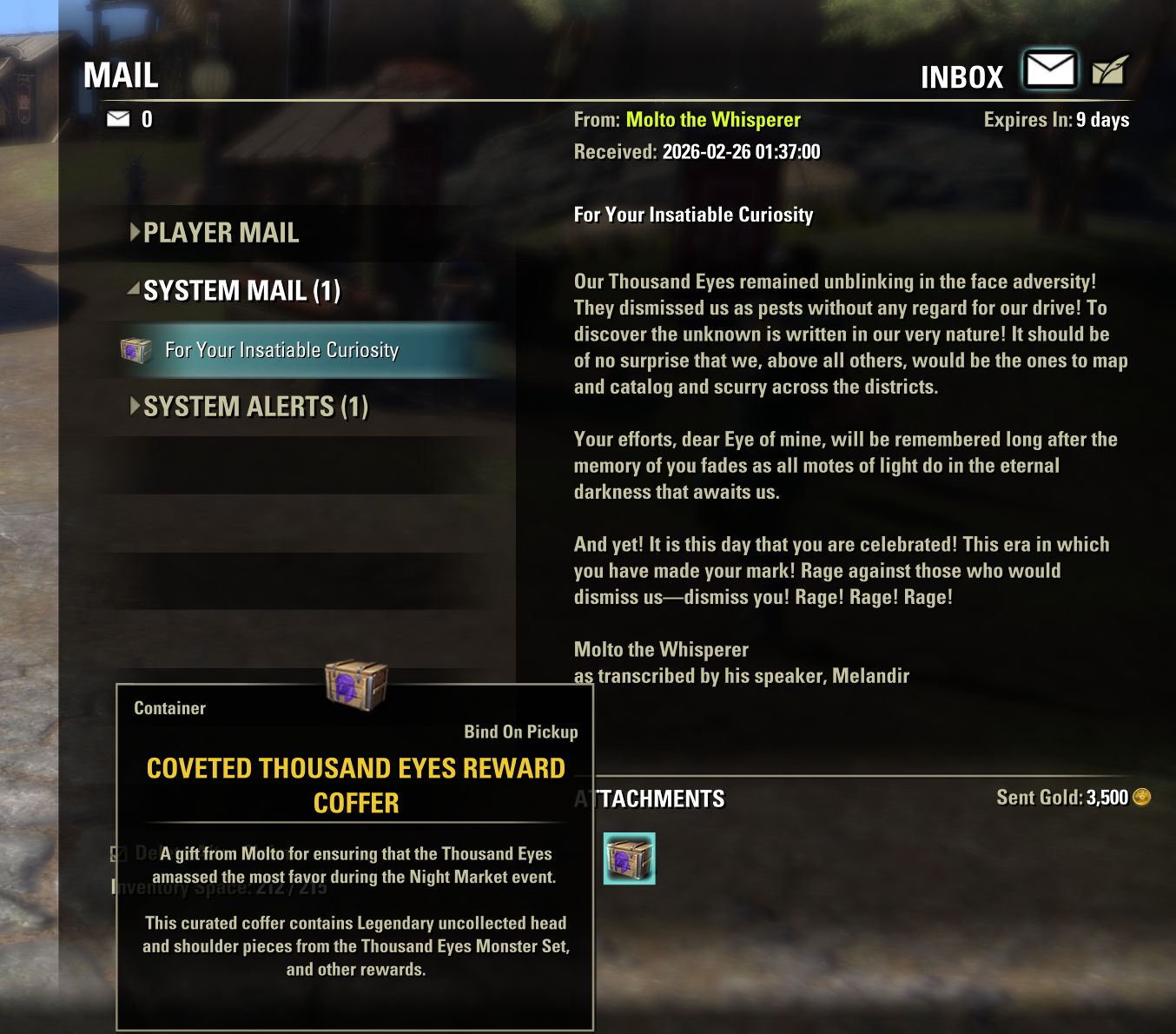Screen dimensions: 1176x1034
Task: Expand the PLAYER MAIL section
Action: coord(221,233)
